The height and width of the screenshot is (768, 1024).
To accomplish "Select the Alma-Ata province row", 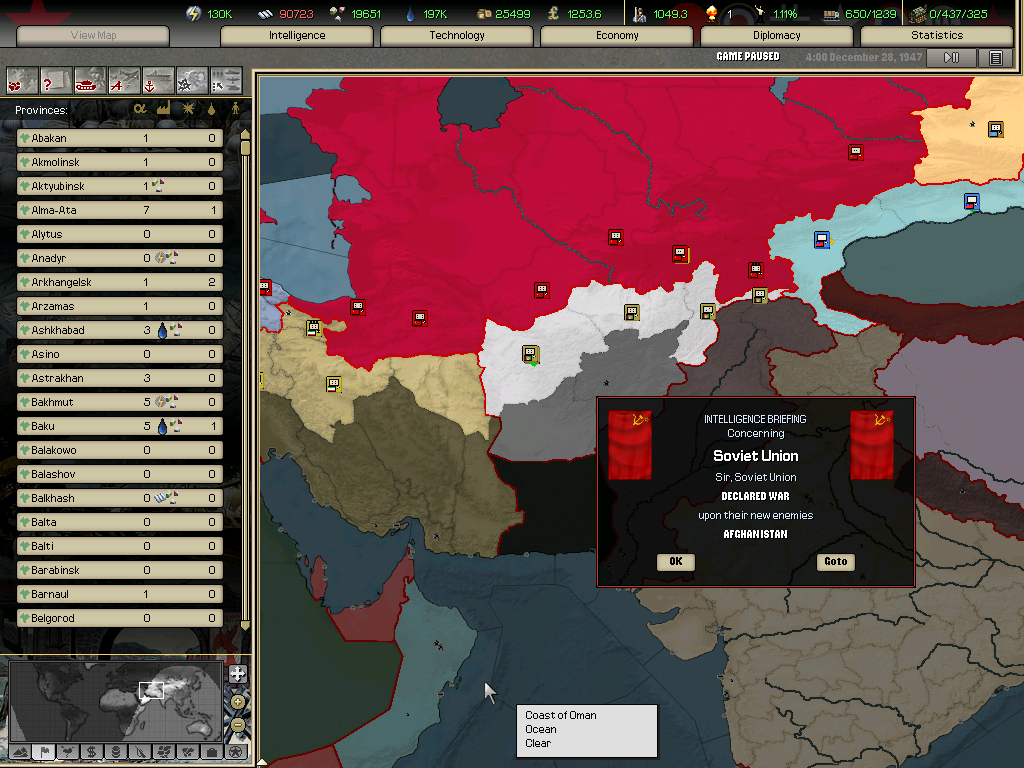I will pyautogui.click(x=120, y=210).
